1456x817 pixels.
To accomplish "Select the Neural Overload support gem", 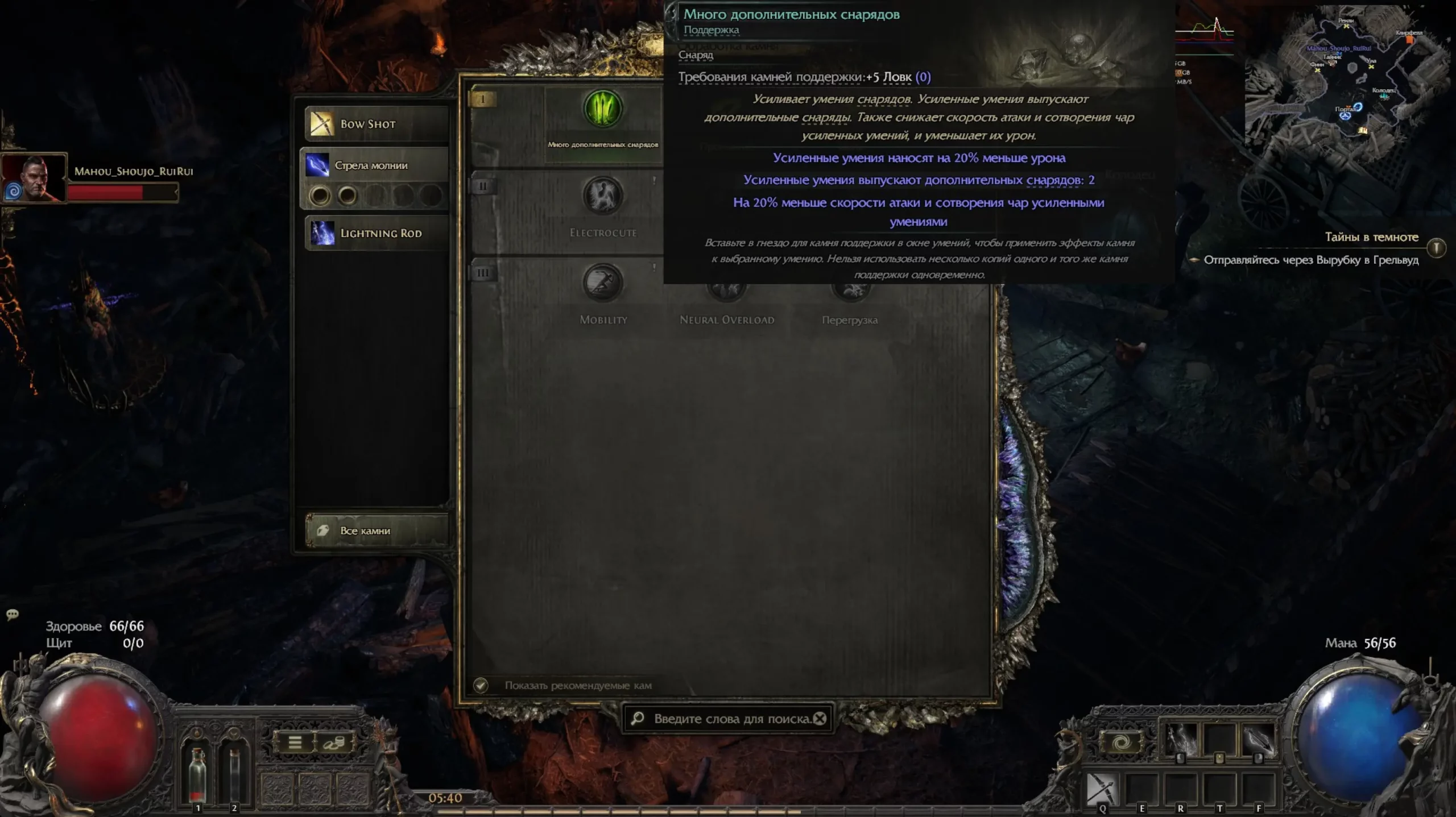I will pyautogui.click(x=726, y=290).
